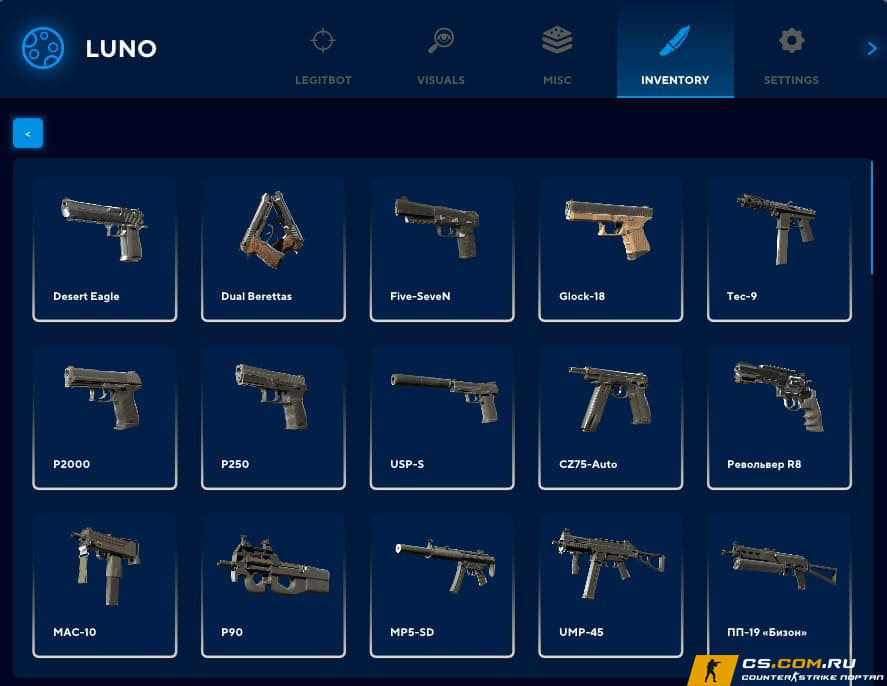This screenshot has width=887, height=686.
Task: Open the P2000 weapon tile
Action: click(x=105, y=417)
